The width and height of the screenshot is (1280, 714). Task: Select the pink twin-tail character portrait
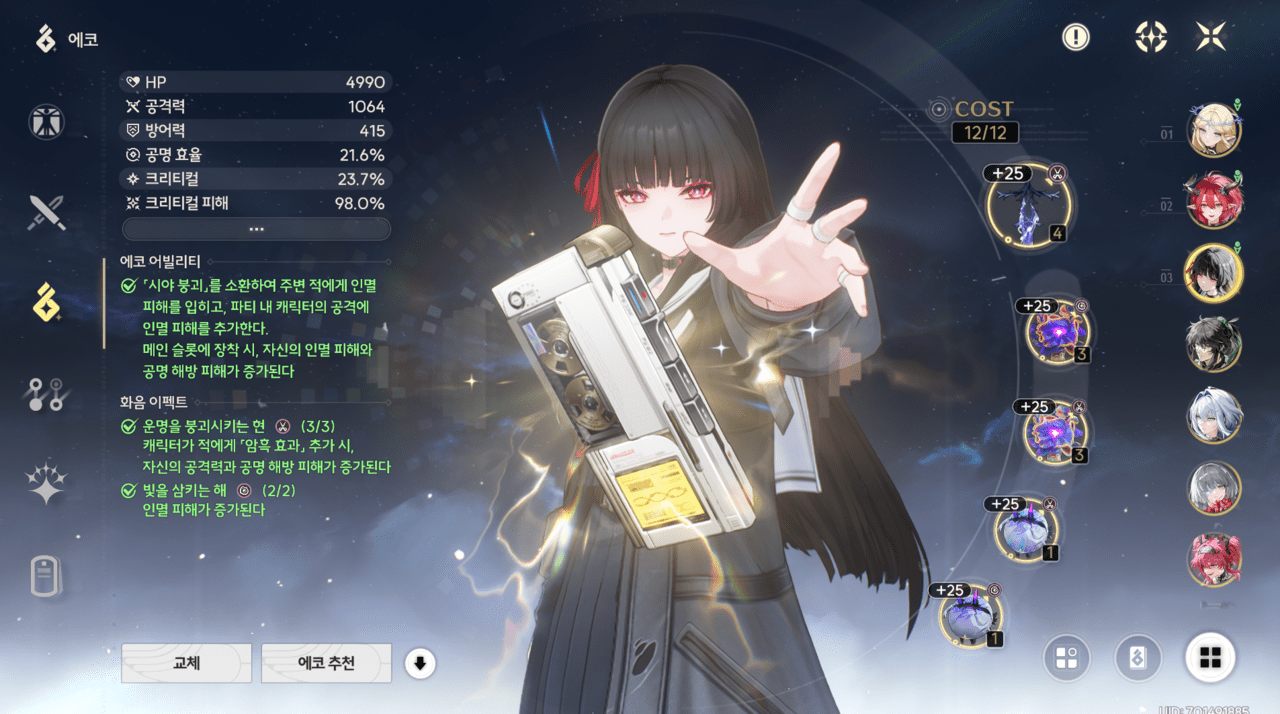pos(1214,558)
